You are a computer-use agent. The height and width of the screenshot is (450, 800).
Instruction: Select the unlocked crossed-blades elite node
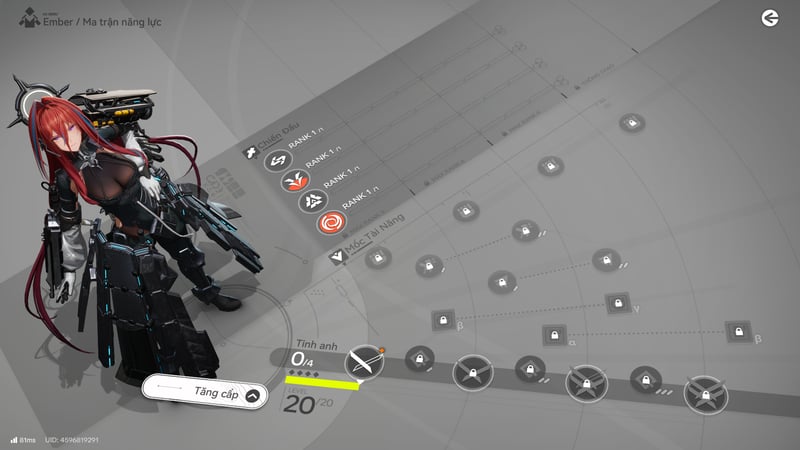click(364, 362)
